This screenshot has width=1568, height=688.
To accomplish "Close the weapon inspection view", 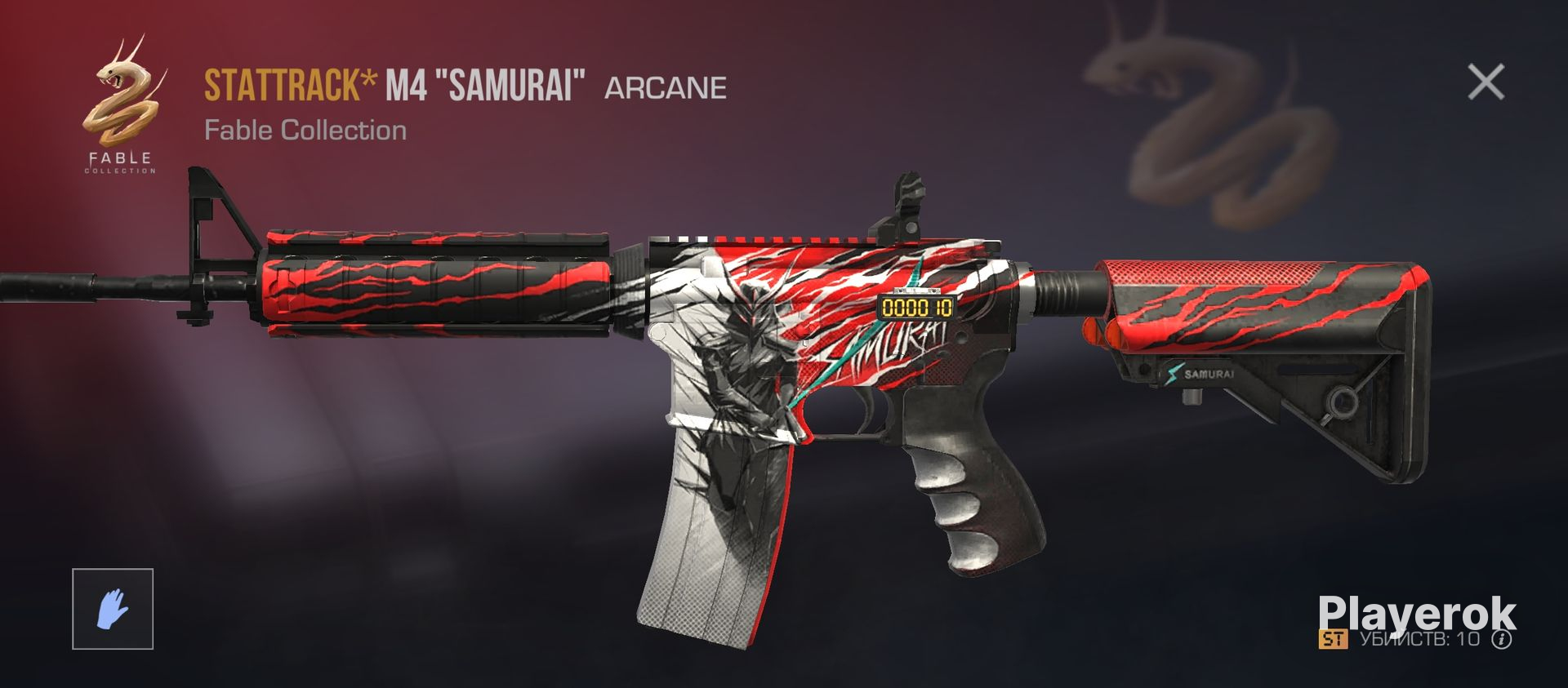I will pyautogui.click(x=1486, y=82).
